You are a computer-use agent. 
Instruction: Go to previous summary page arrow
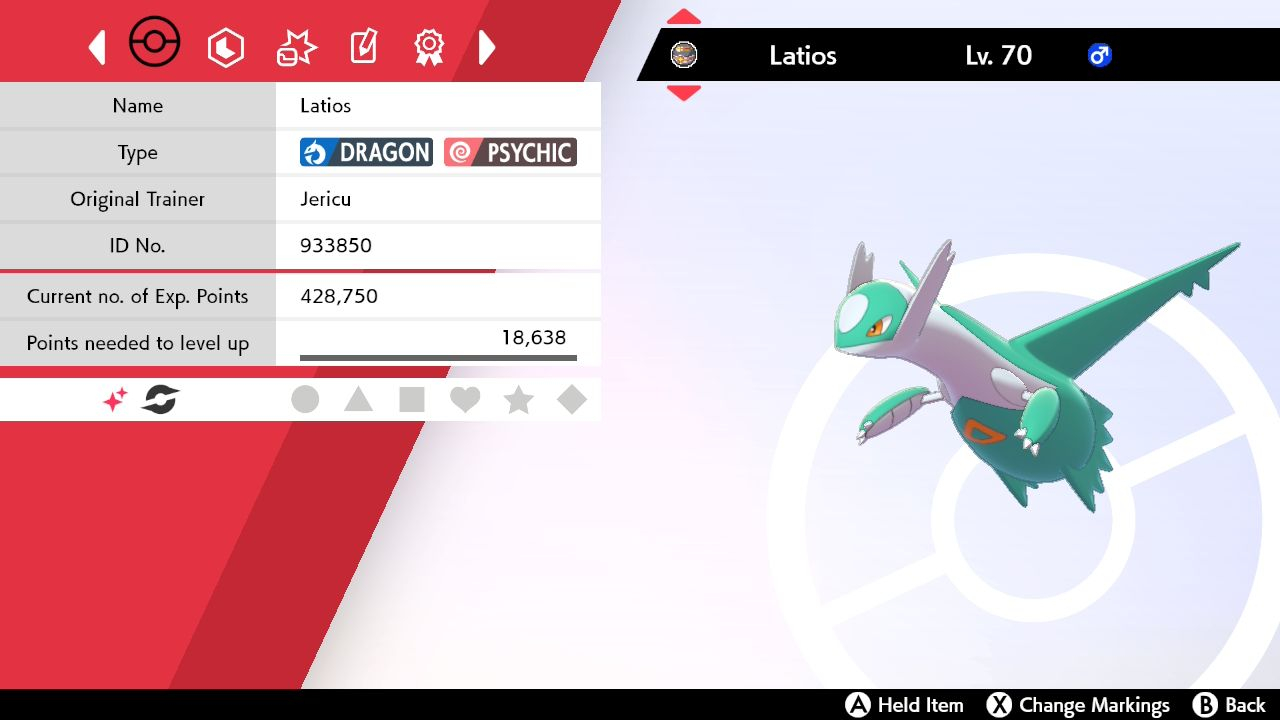(97, 47)
